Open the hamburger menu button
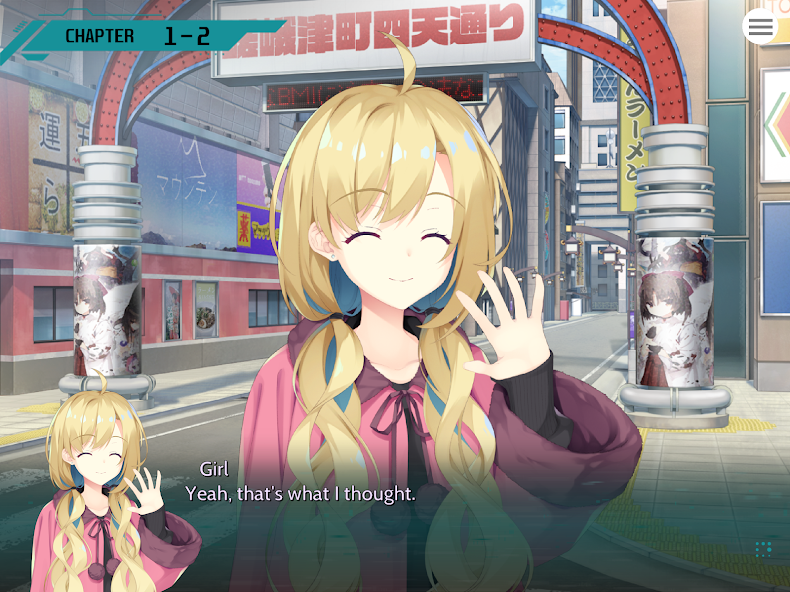Screen dimensions: 790x592 [761, 27]
